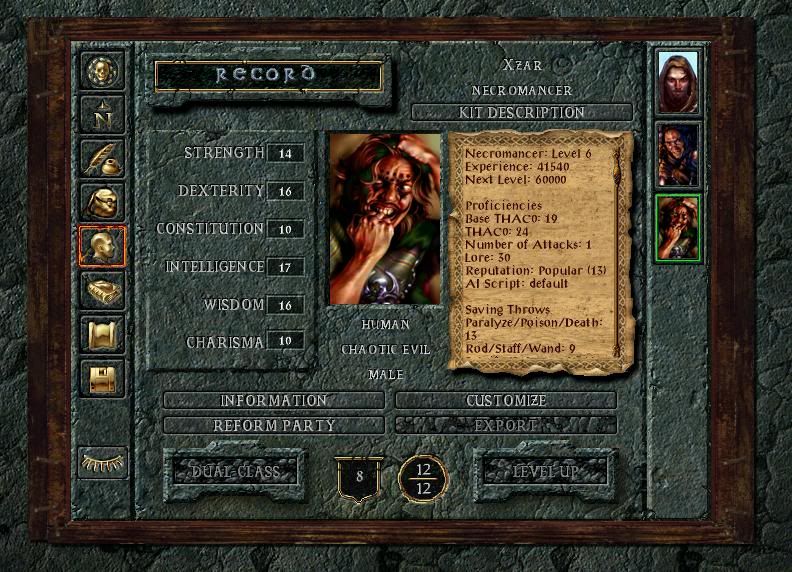
Task: Click the Export character button
Action: [x=506, y=425]
